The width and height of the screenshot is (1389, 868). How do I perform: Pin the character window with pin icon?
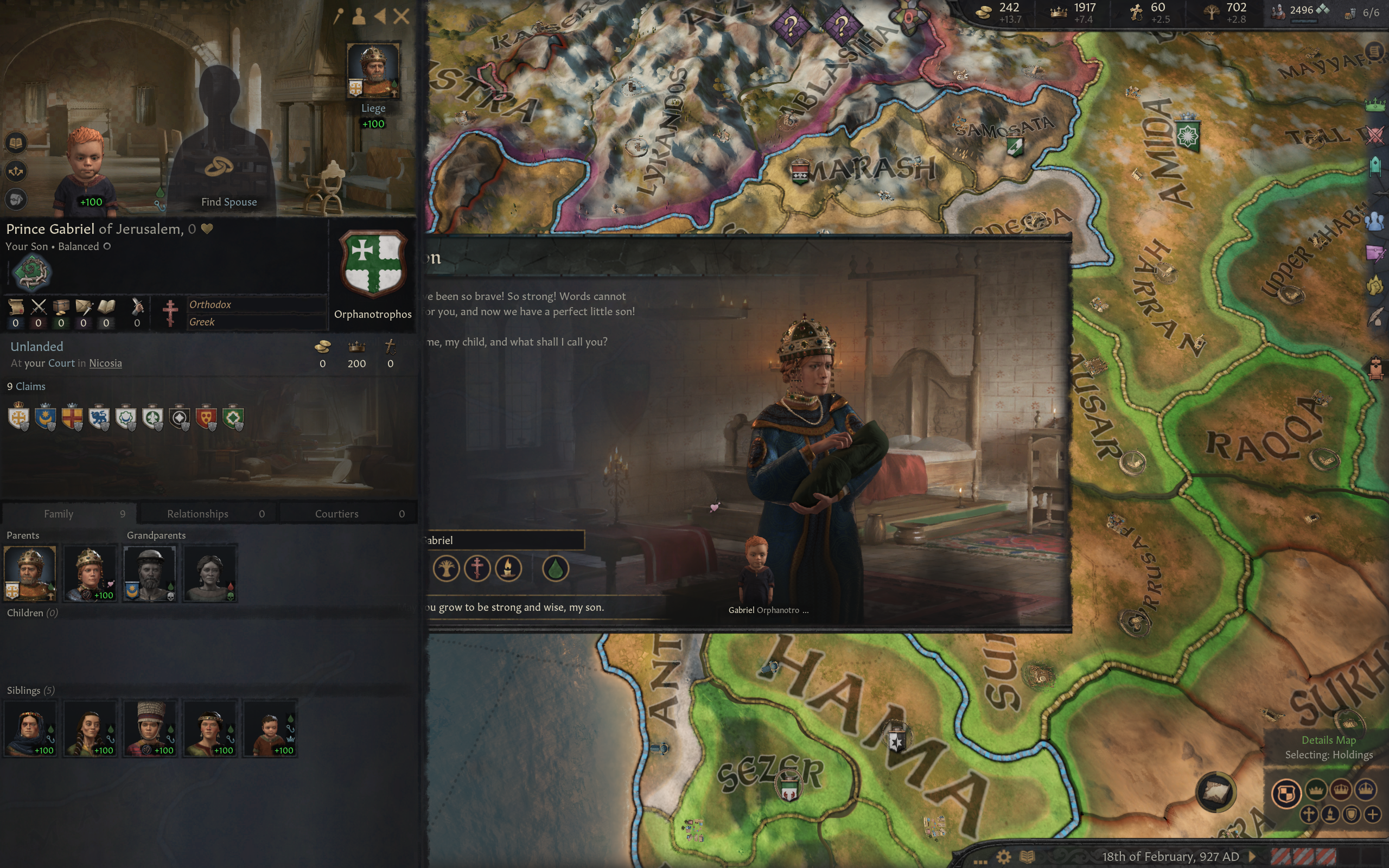339,16
